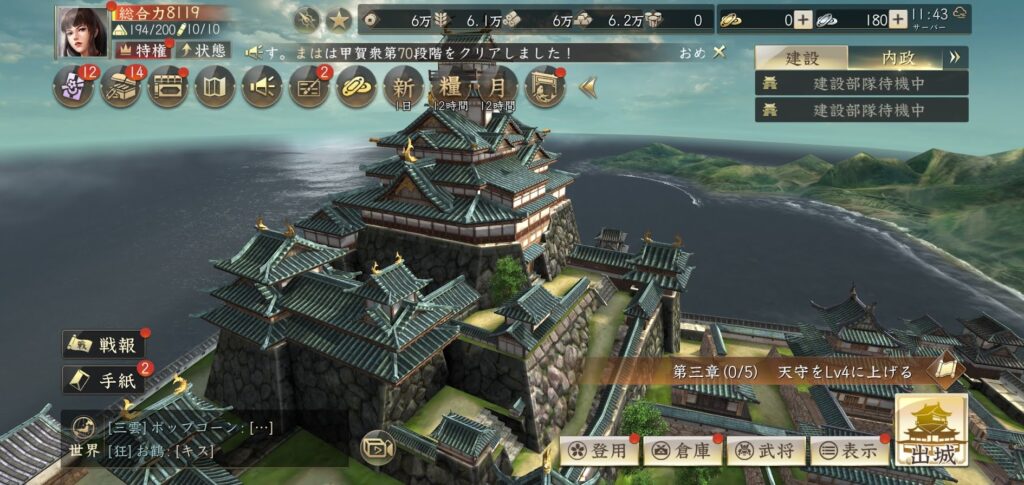Switch to the 内政 tab
Image resolution: width=1024 pixels, height=485 pixels.
tap(898, 57)
